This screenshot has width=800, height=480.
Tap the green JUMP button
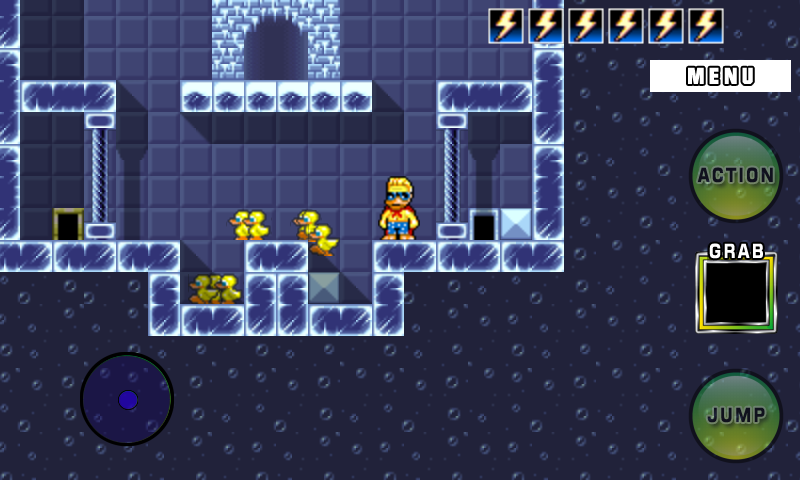coord(736,416)
